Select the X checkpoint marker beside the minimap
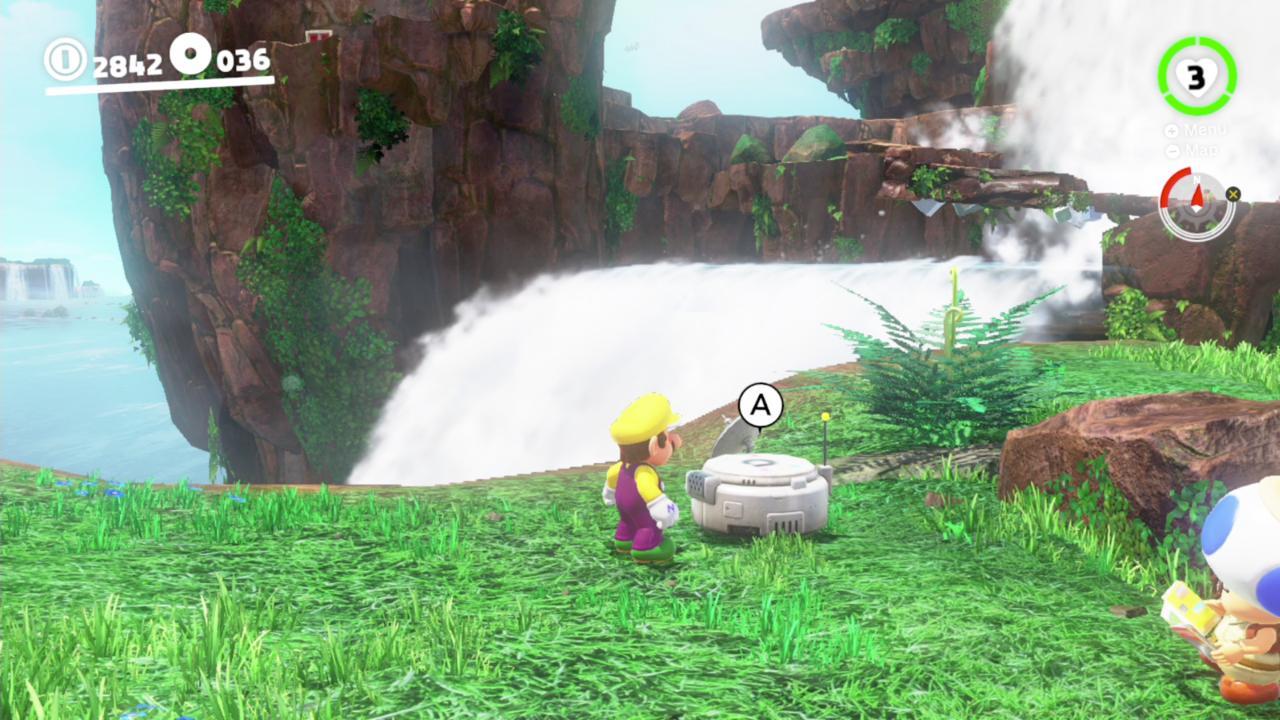This screenshot has width=1280, height=720. pyautogui.click(x=1234, y=196)
